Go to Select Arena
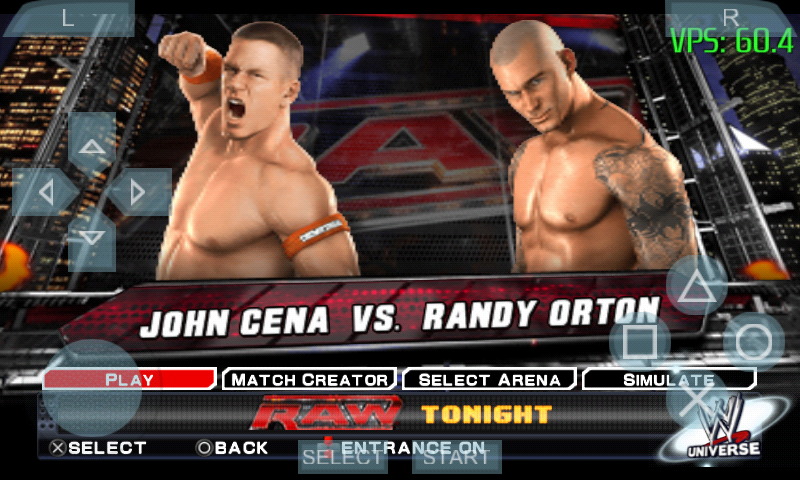 tap(489, 379)
